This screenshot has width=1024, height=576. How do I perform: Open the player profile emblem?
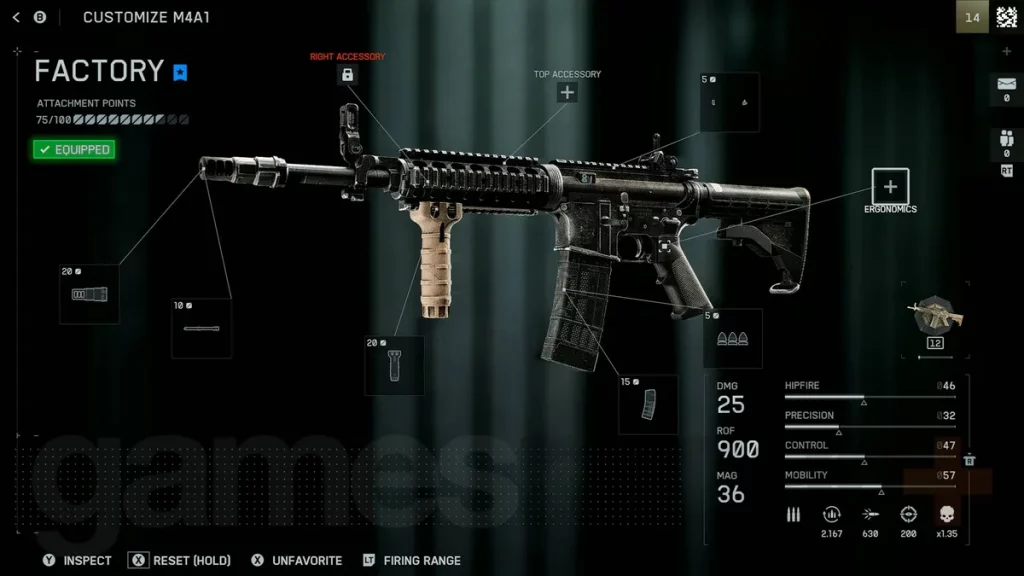[x=1006, y=17]
